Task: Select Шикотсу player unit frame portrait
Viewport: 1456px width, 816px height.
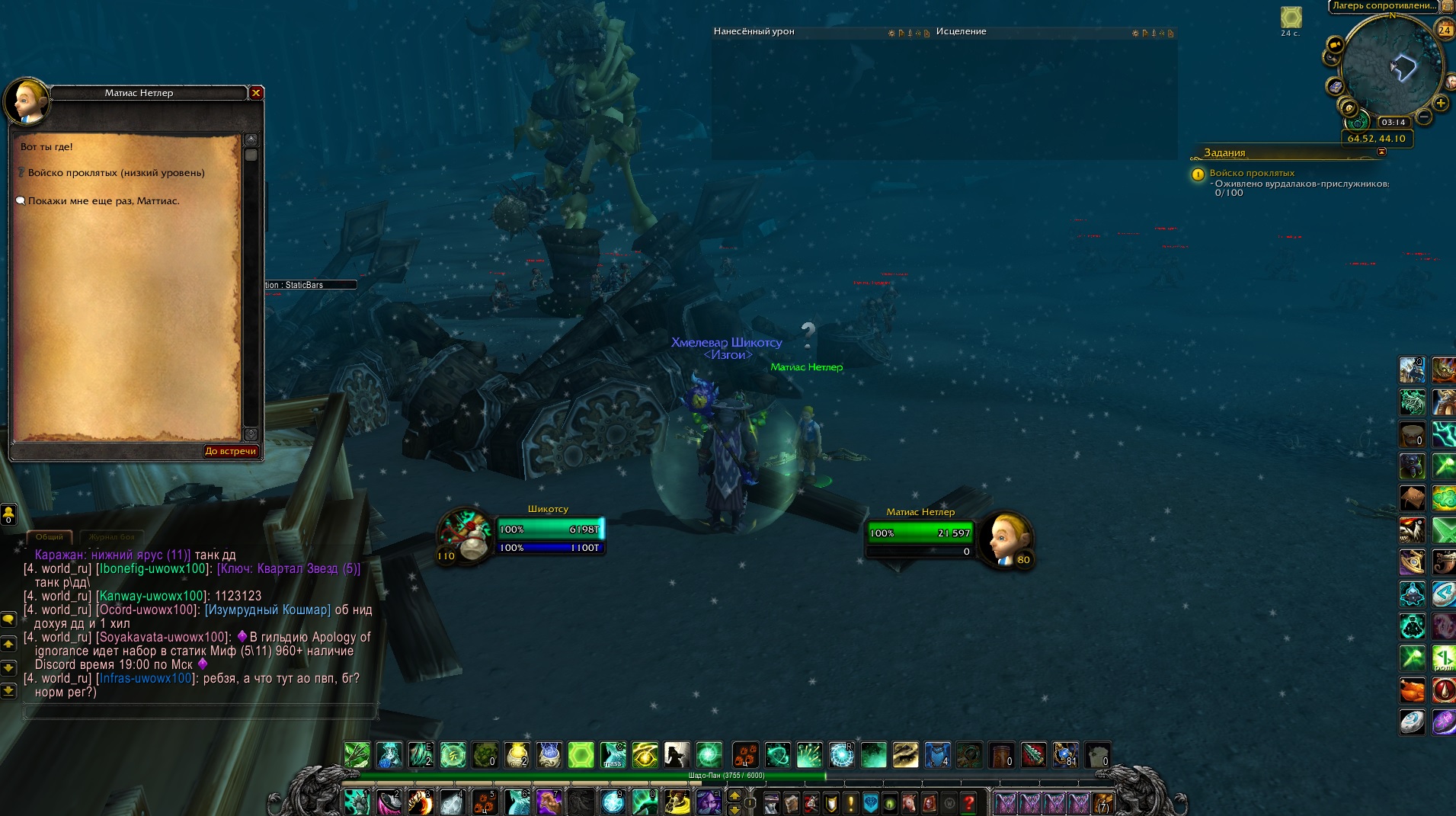Action: [x=466, y=534]
